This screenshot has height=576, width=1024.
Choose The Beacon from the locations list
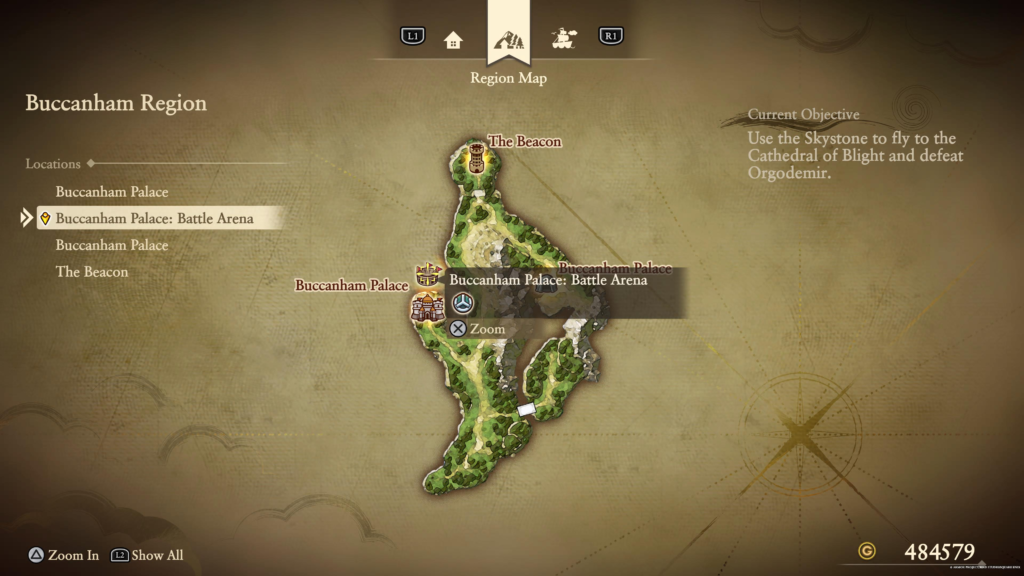click(92, 272)
